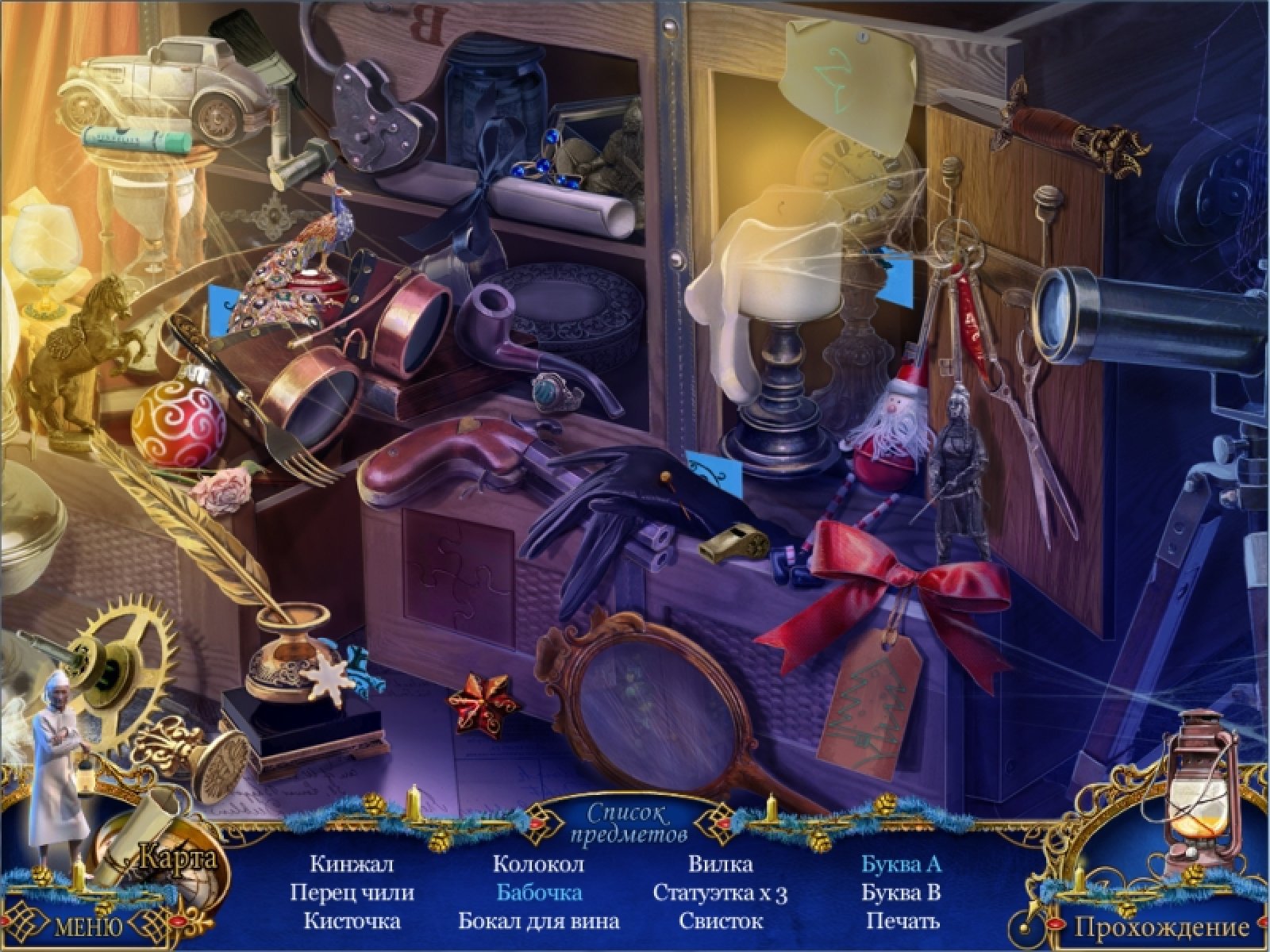This screenshot has width=1270, height=952.
Task: Open the МЕНЮ button
Action: [x=87, y=926]
